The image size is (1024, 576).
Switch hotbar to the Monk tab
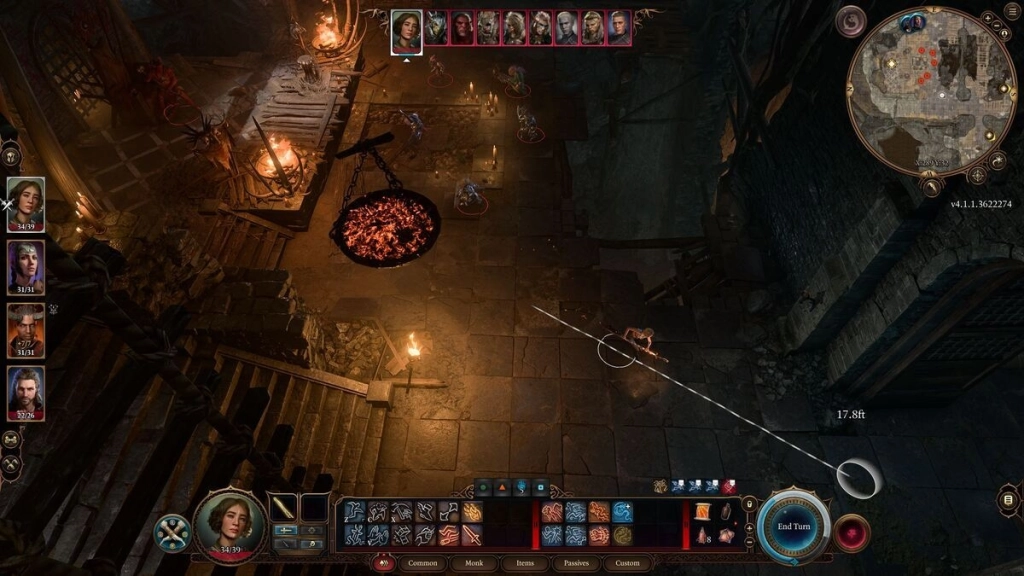coord(472,563)
